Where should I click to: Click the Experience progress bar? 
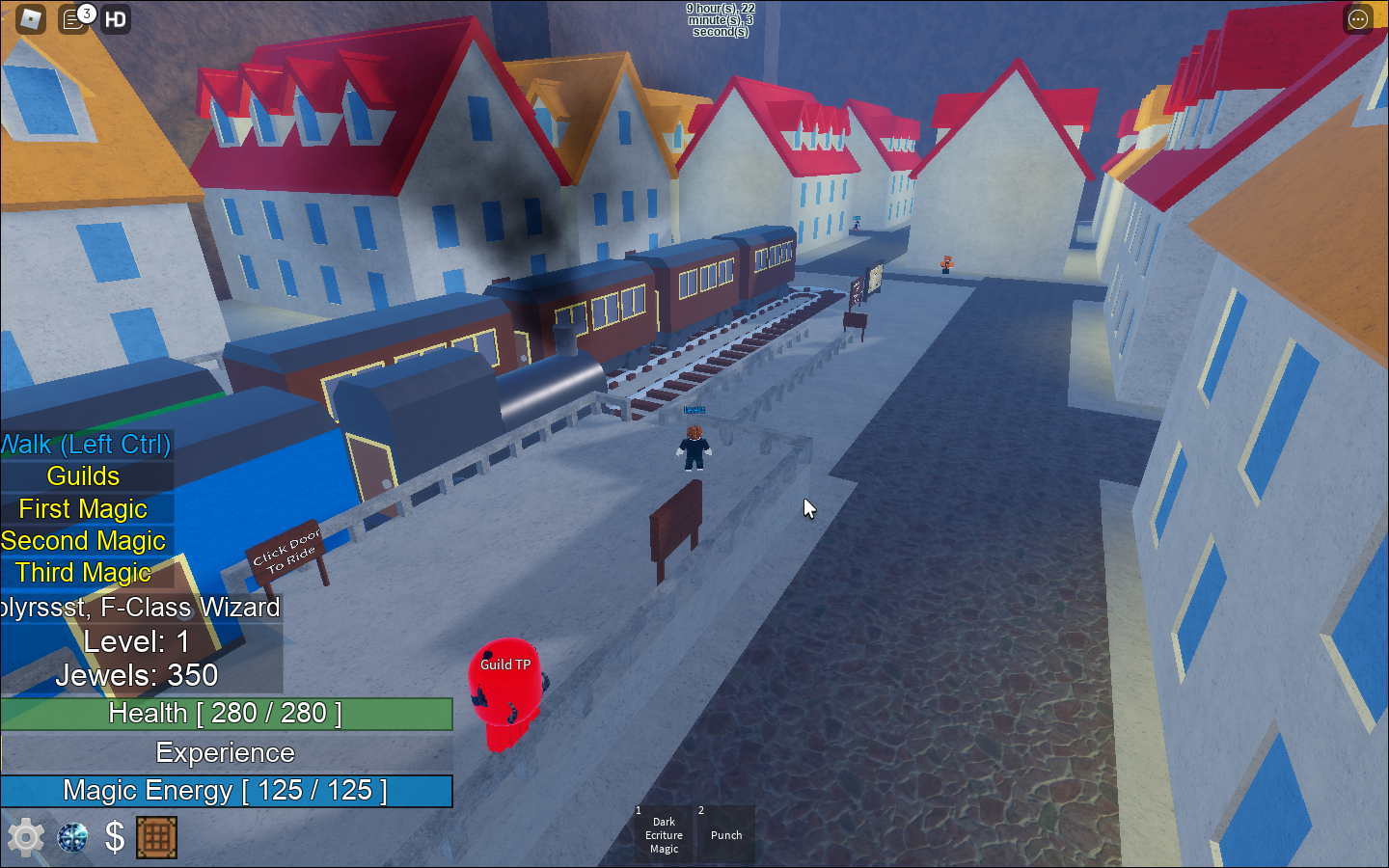coord(227,752)
